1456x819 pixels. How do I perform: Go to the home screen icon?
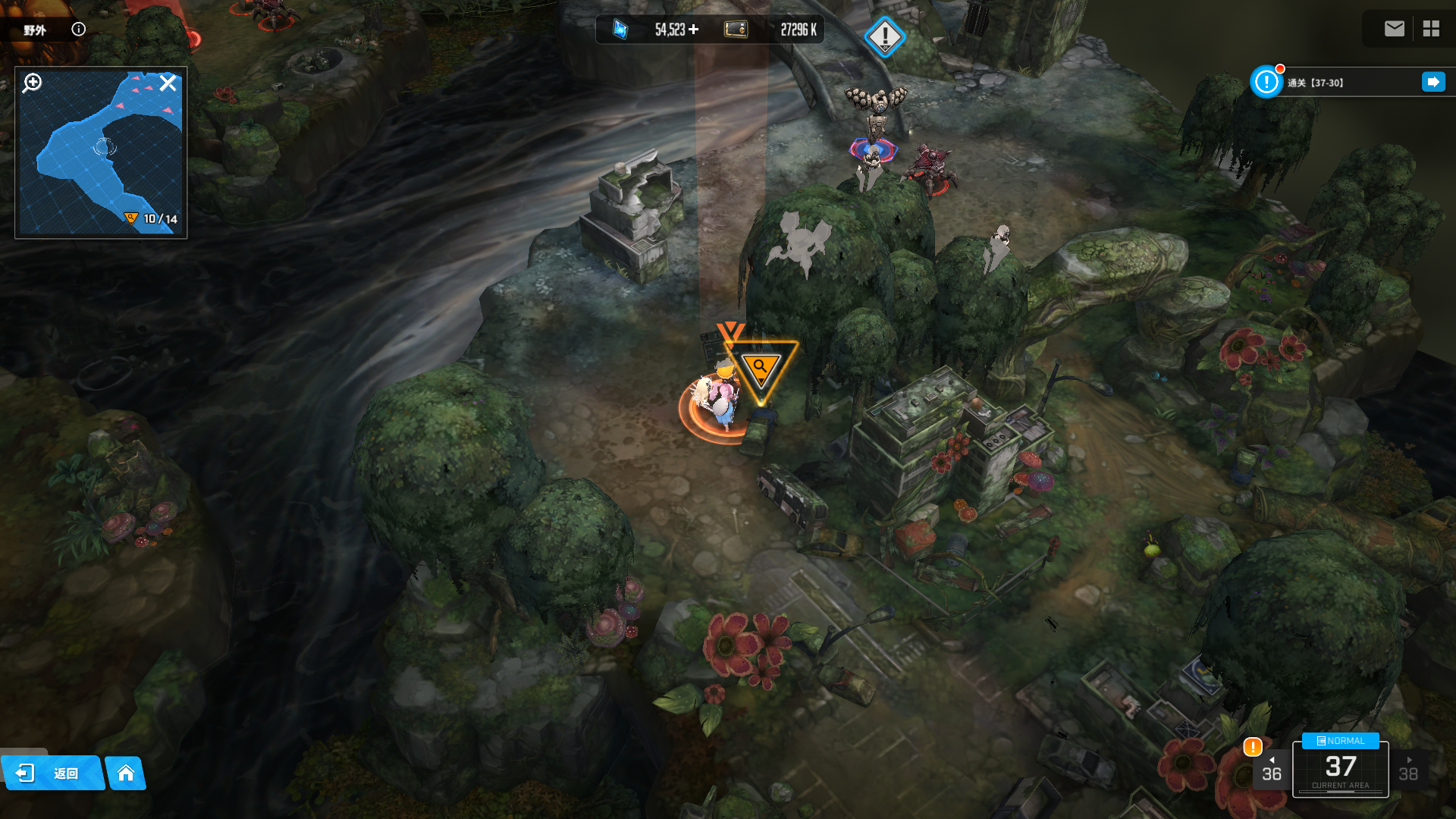pyautogui.click(x=126, y=773)
